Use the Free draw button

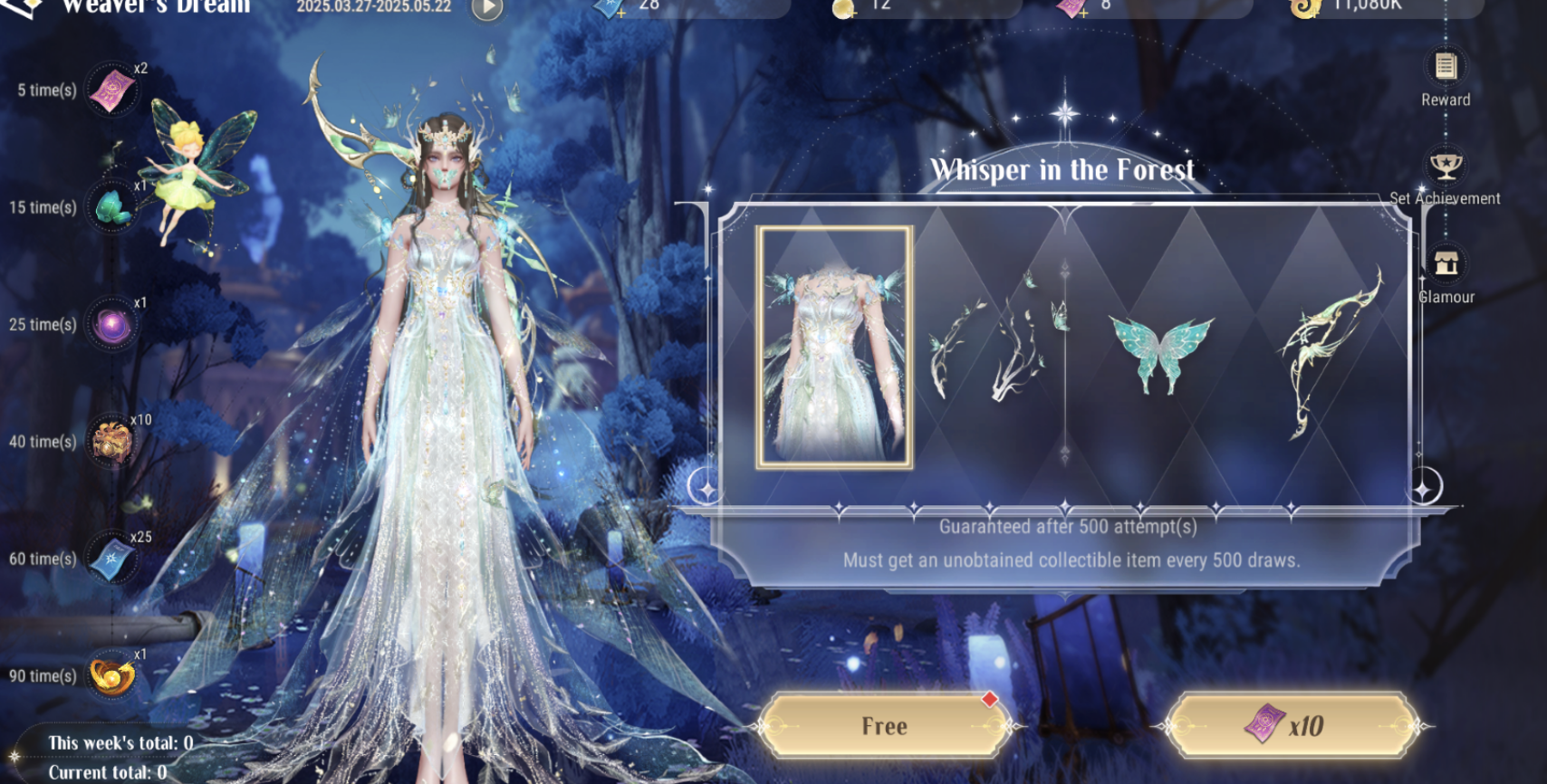(x=884, y=726)
